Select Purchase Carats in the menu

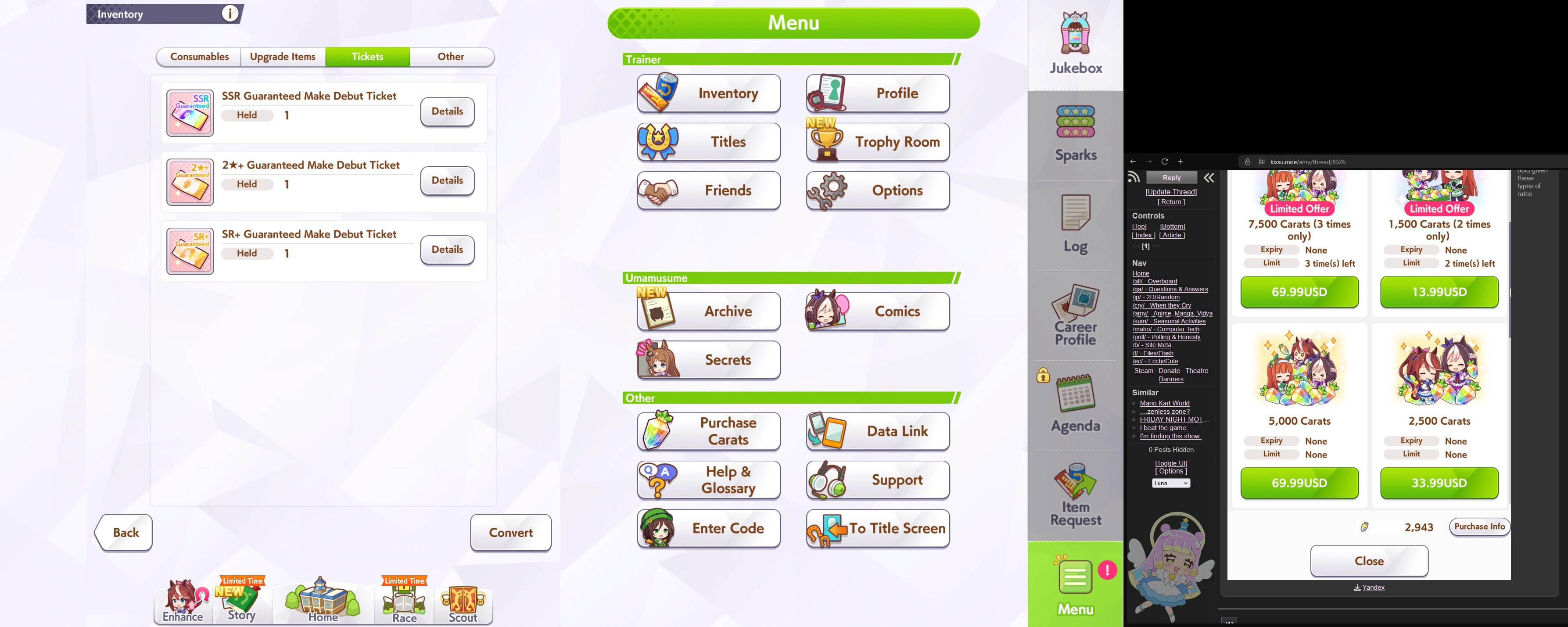[x=709, y=431]
